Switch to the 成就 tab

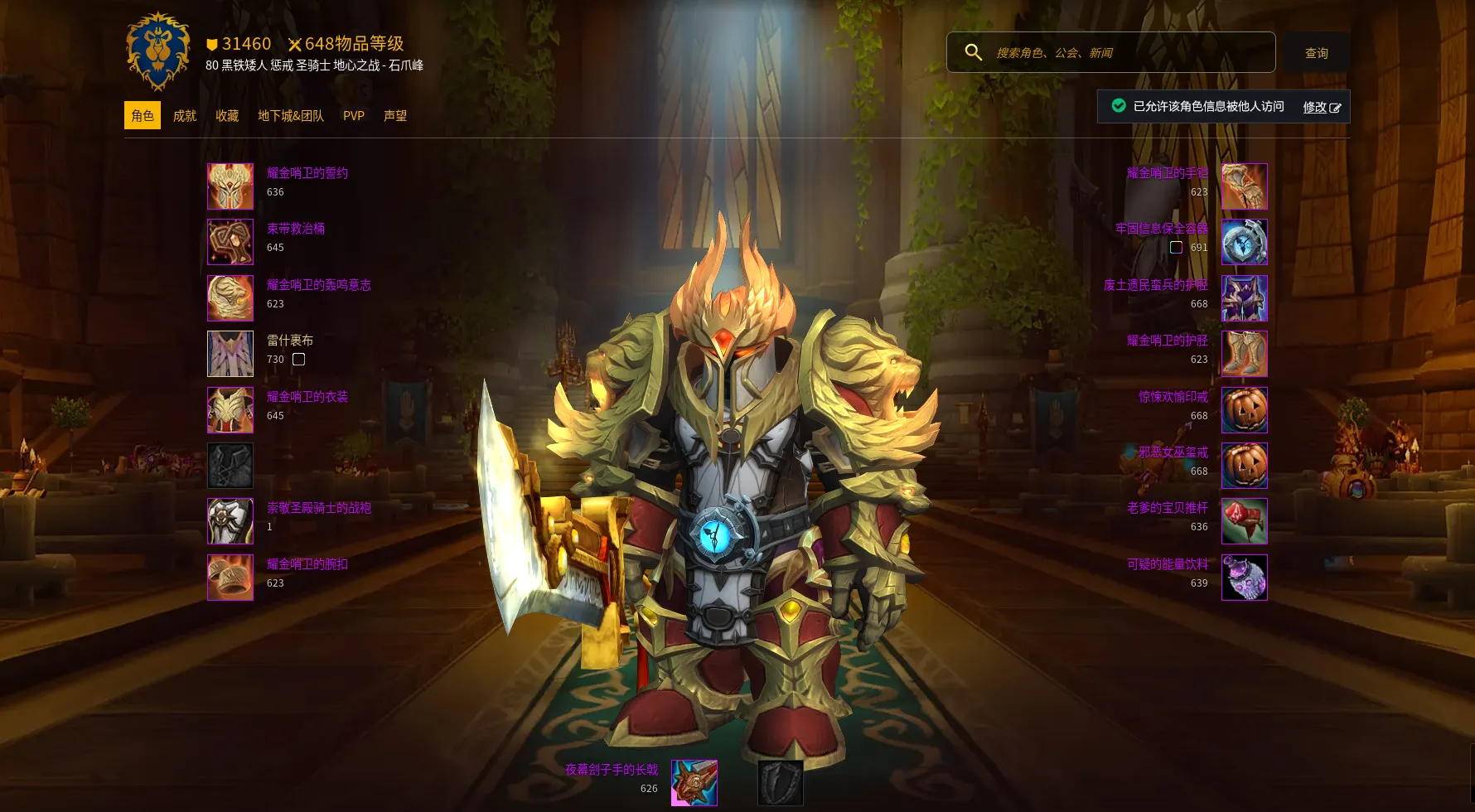click(x=185, y=116)
